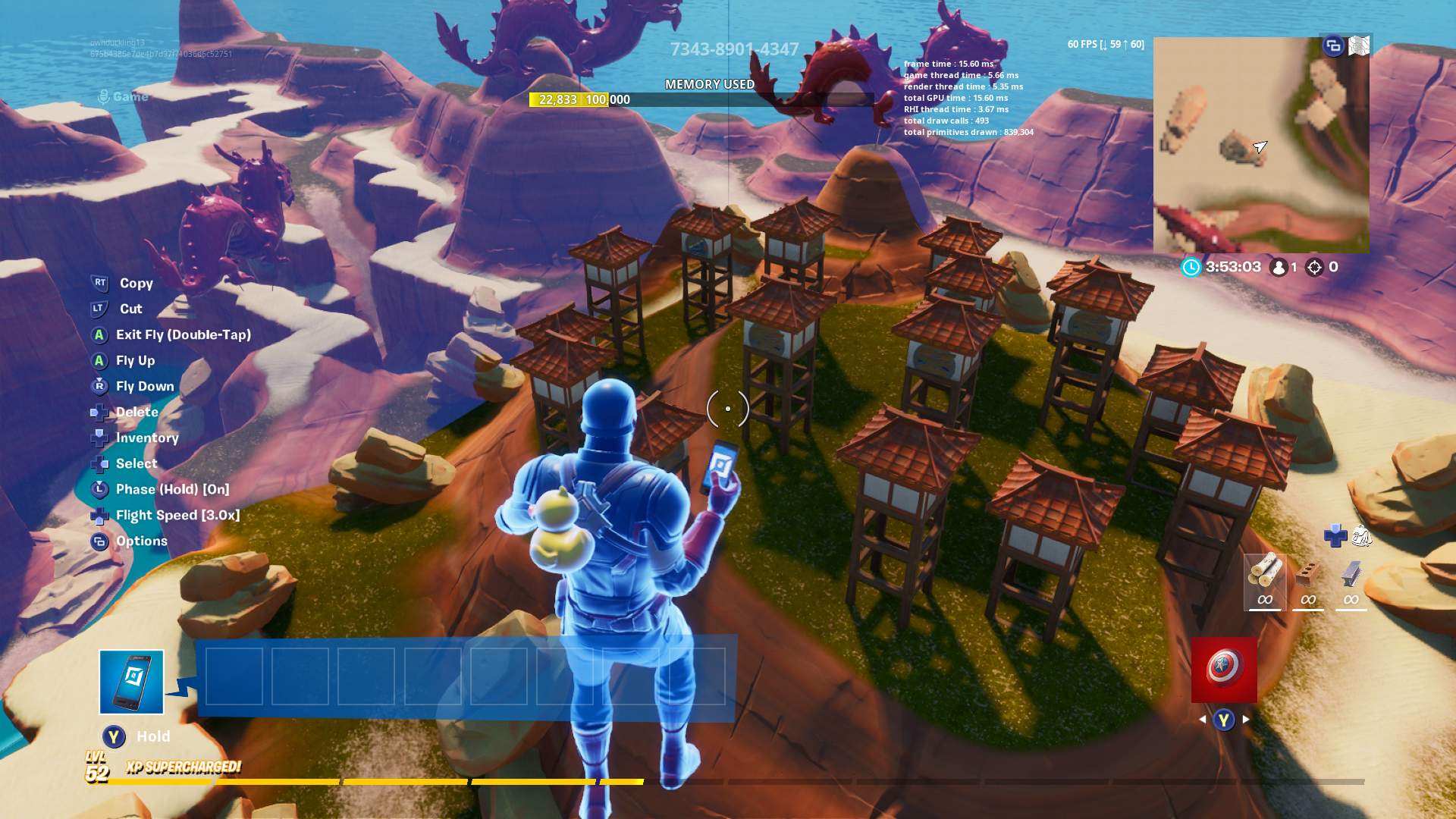The width and height of the screenshot is (1456, 819).
Task: Select the creative phone tool in the hotbar
Action: (132, 681)
